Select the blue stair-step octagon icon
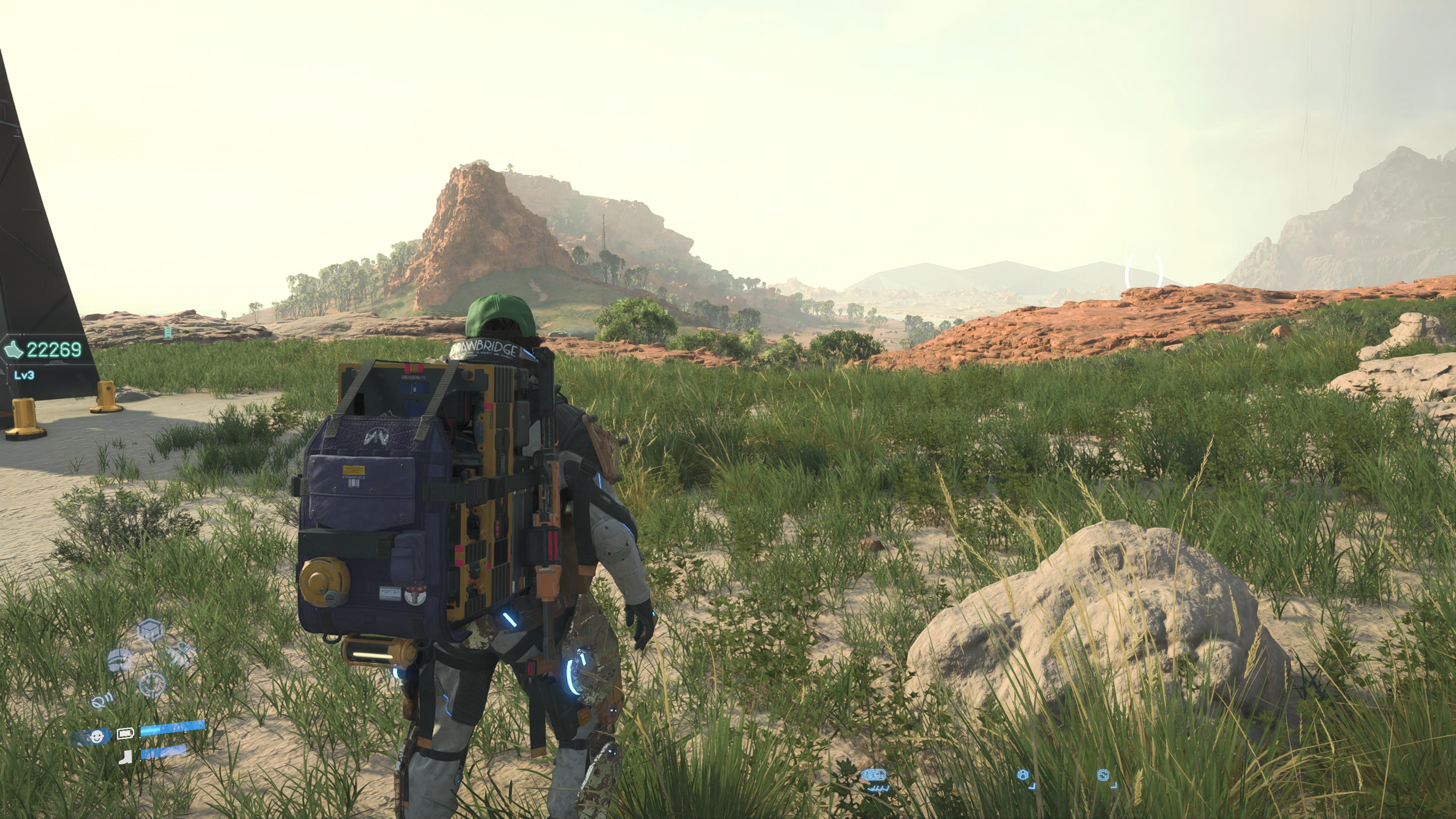The image size is (1456, 819). click(x=1103, y=775)
